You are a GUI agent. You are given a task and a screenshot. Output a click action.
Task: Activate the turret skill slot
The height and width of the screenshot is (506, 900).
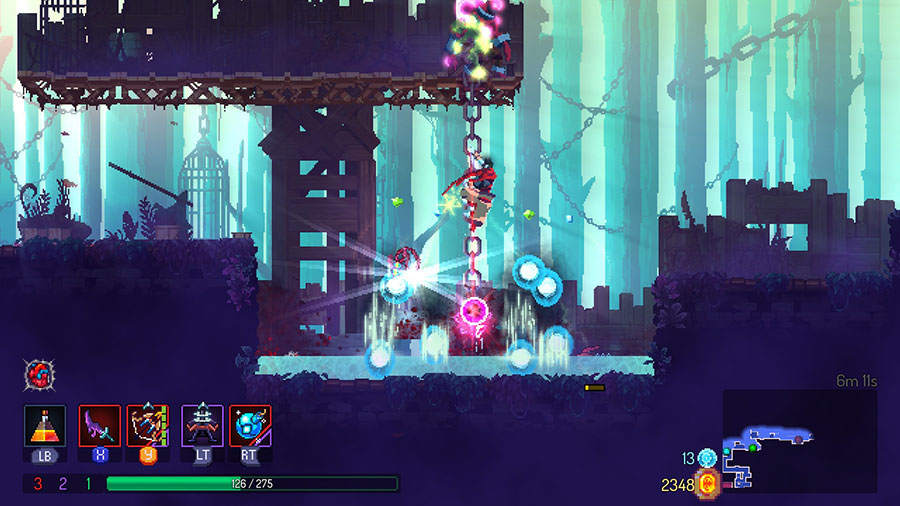[201, 425]
